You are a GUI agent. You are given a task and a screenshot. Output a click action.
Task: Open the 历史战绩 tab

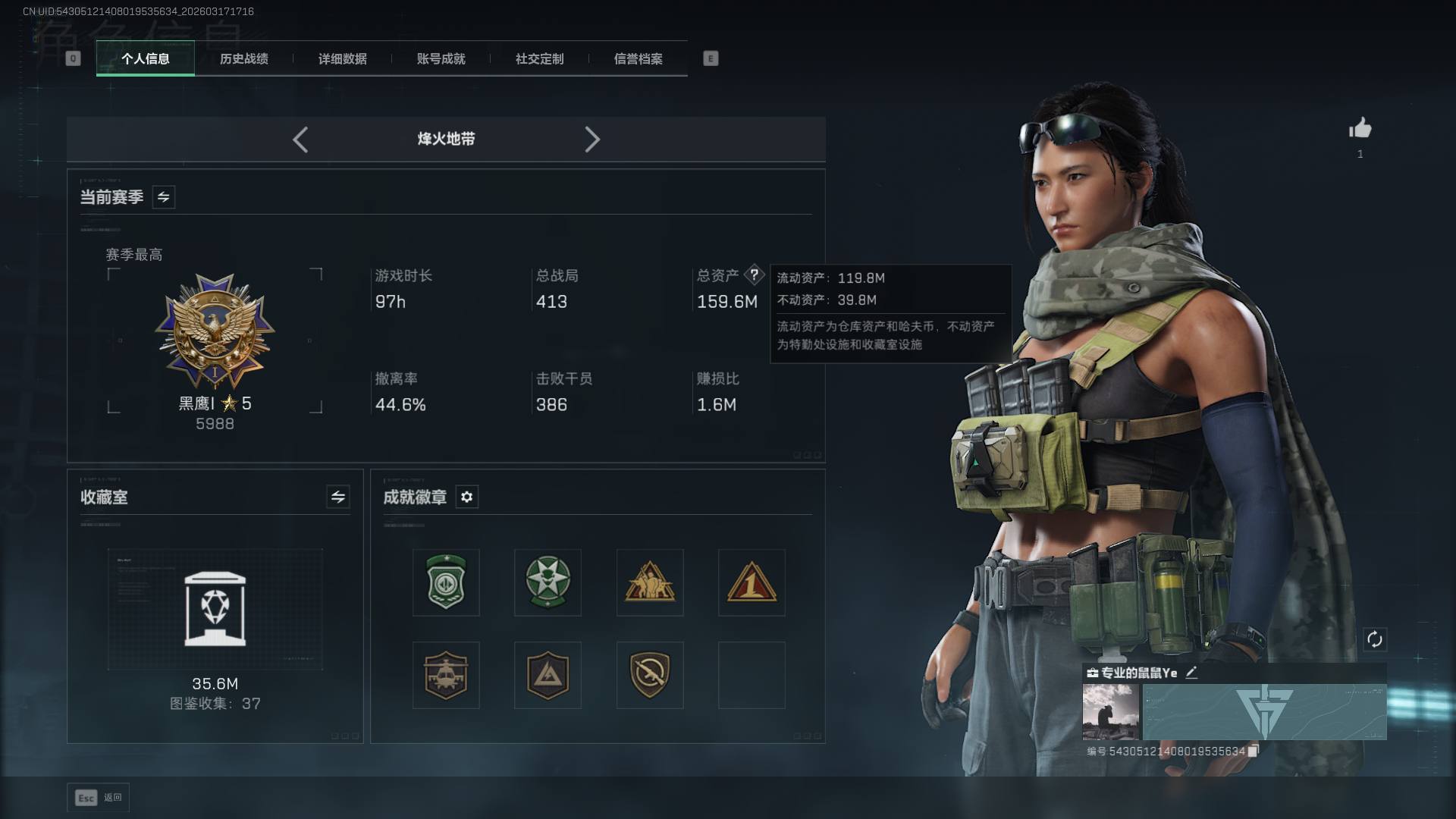click(x=243, y=58)
